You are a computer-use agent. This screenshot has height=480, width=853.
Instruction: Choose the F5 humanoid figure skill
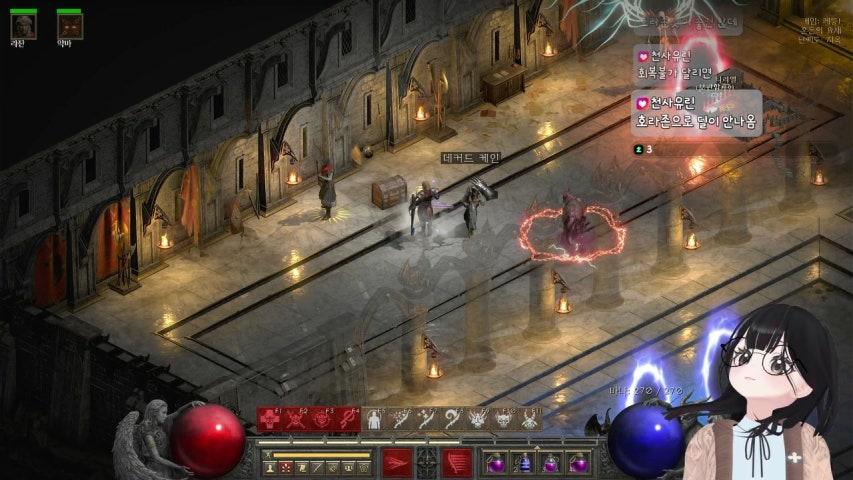(374, 420)
